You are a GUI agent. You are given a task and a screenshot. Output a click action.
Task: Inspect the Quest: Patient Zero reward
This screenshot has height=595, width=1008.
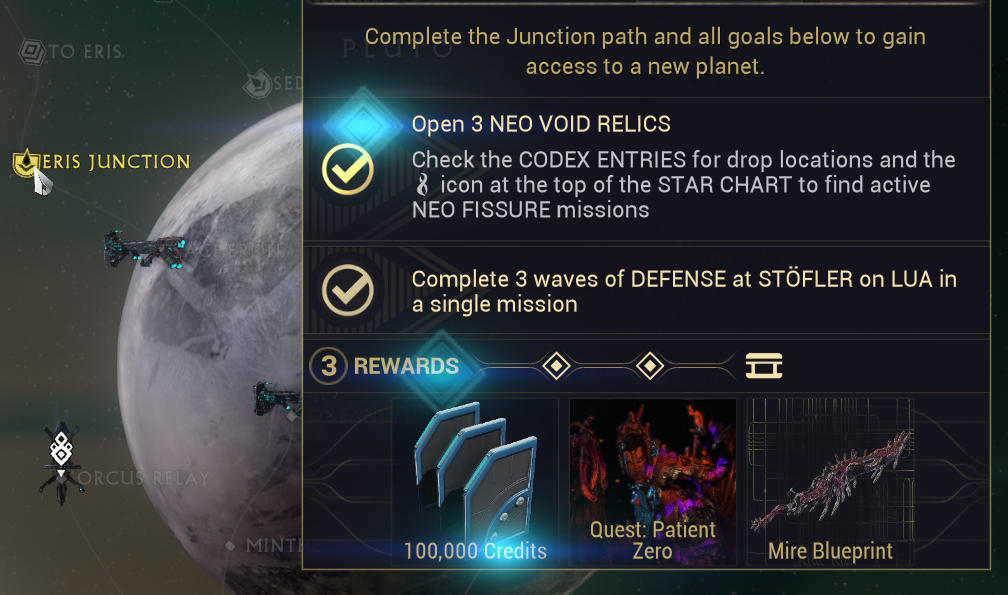click(652, 482)
